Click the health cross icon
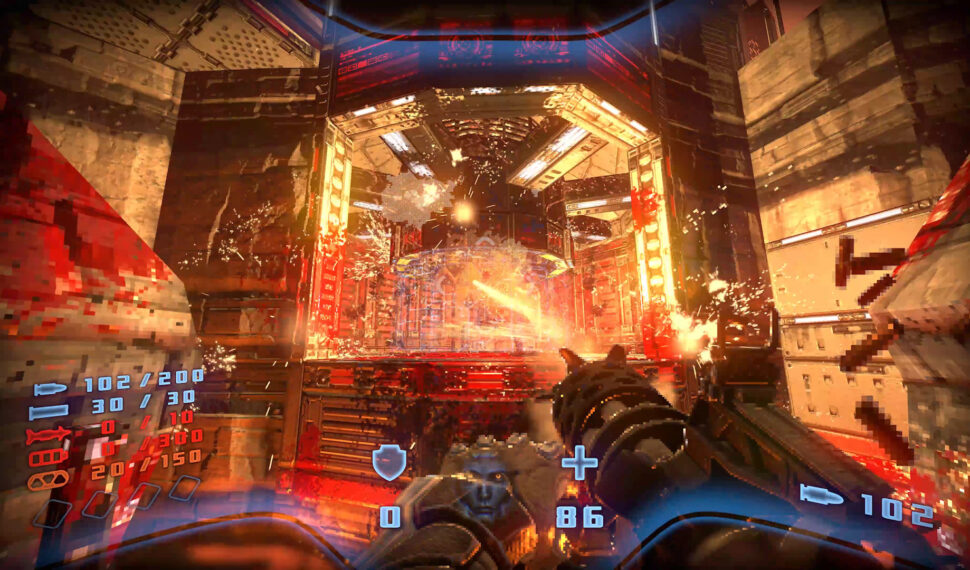This screenshot has width=970, height=570. point(580,464)
